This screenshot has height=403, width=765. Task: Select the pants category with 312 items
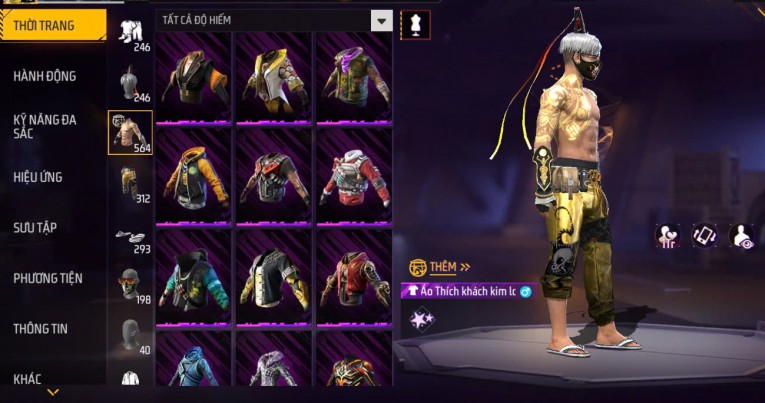130,183
